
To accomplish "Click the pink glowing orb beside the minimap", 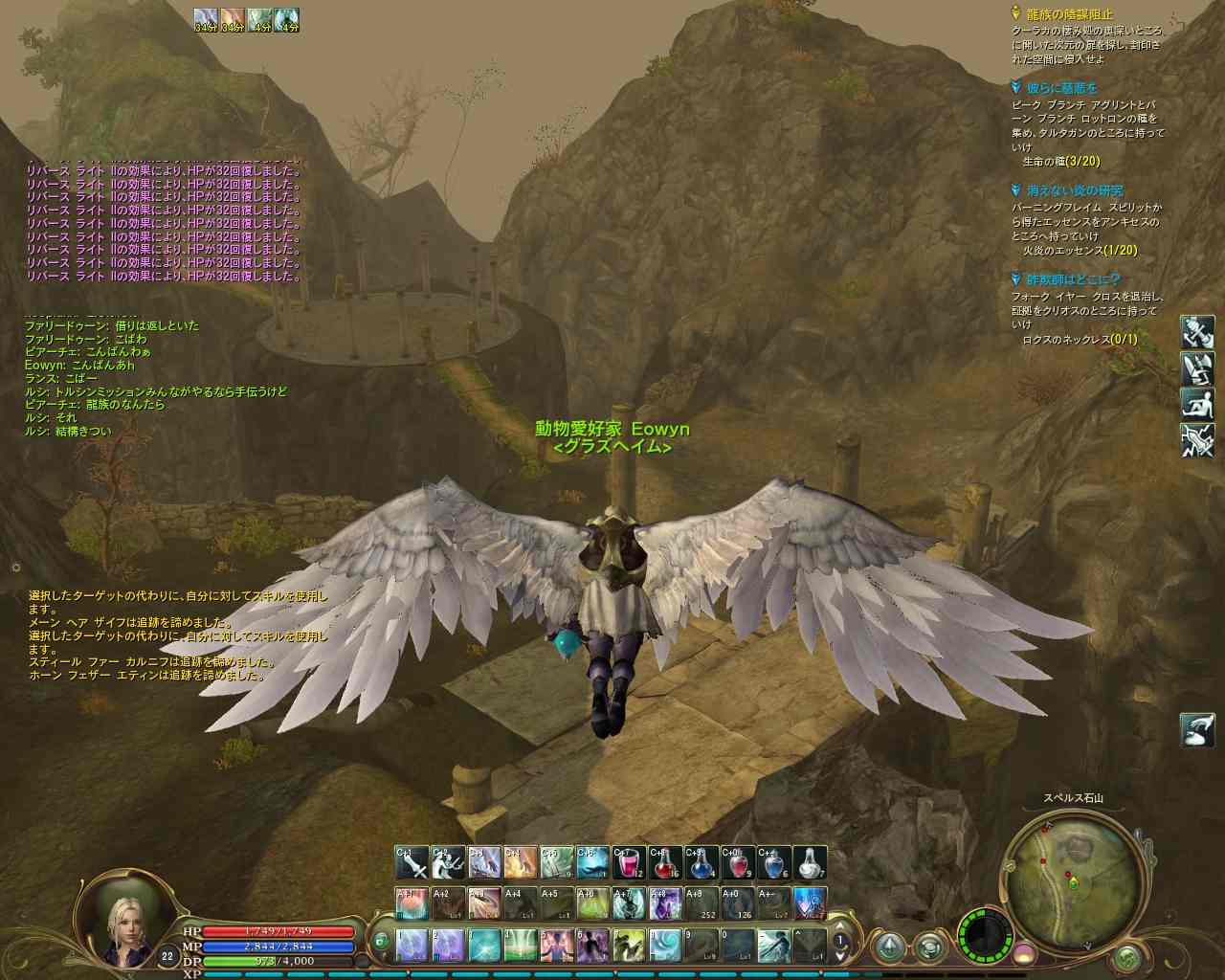I will pos(1024,953).
